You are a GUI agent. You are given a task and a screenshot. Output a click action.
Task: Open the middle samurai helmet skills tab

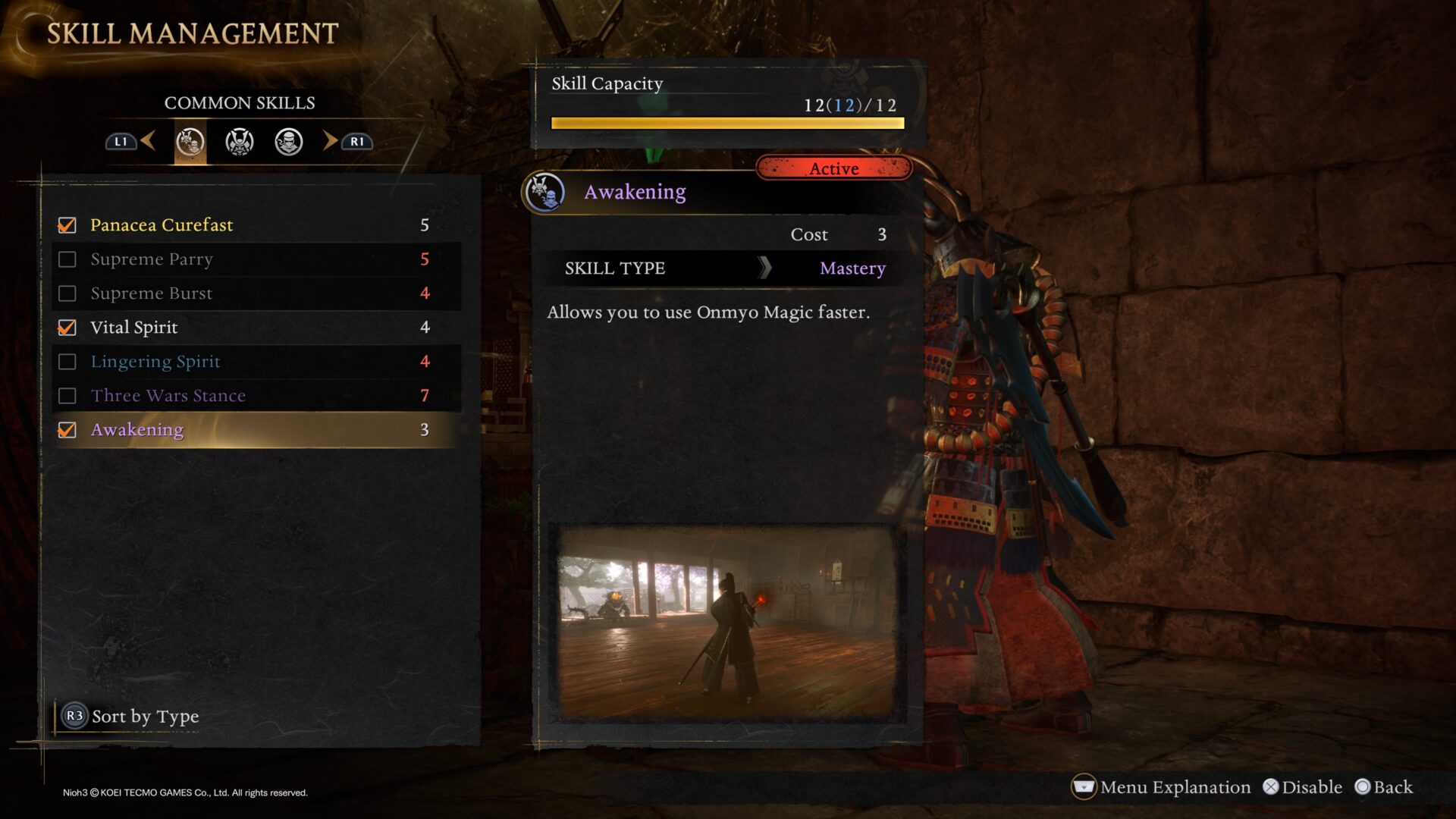pyautogui.click(x=240, y=142)
